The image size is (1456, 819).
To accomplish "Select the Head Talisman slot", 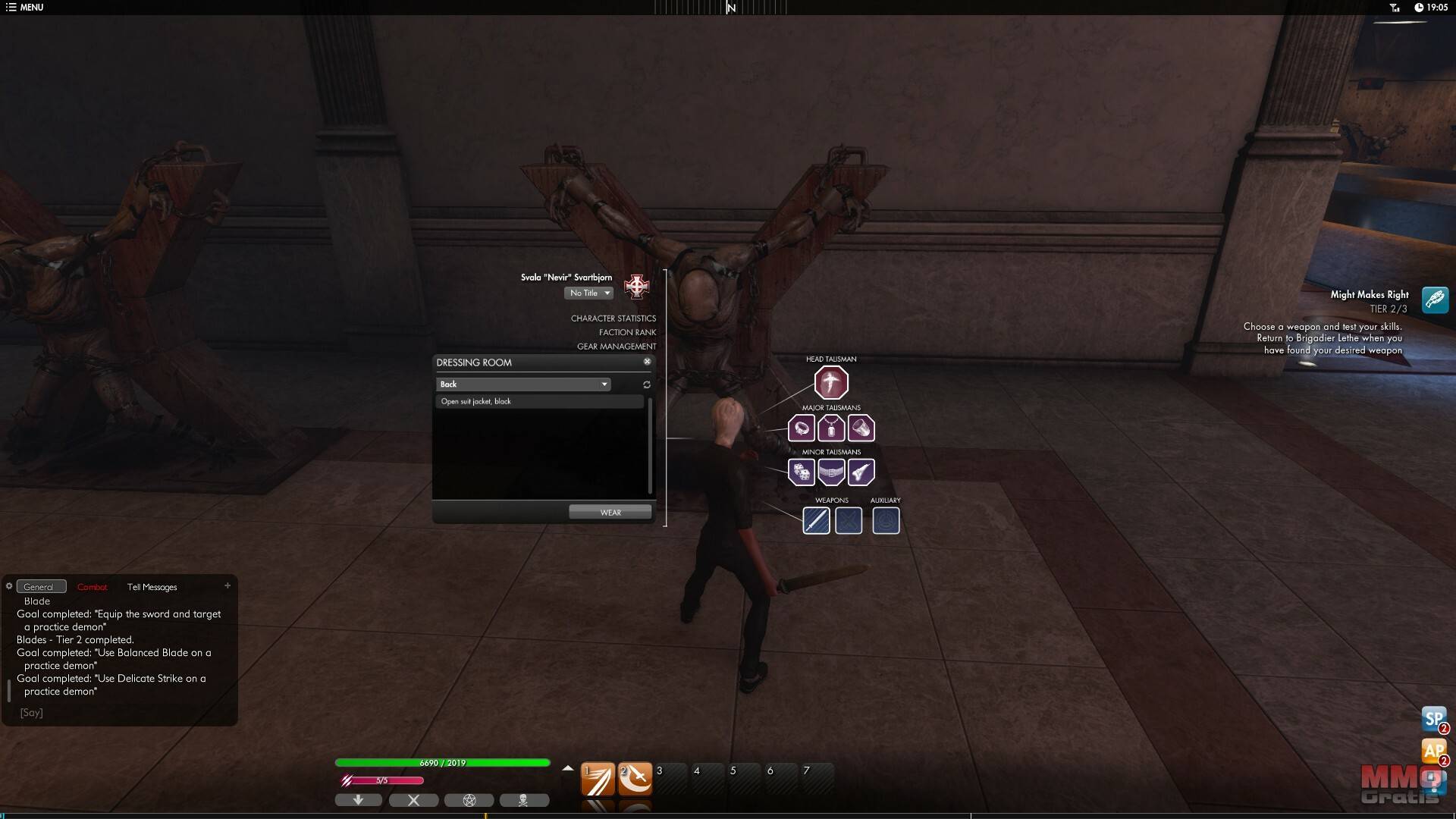I will pos(831,382).
